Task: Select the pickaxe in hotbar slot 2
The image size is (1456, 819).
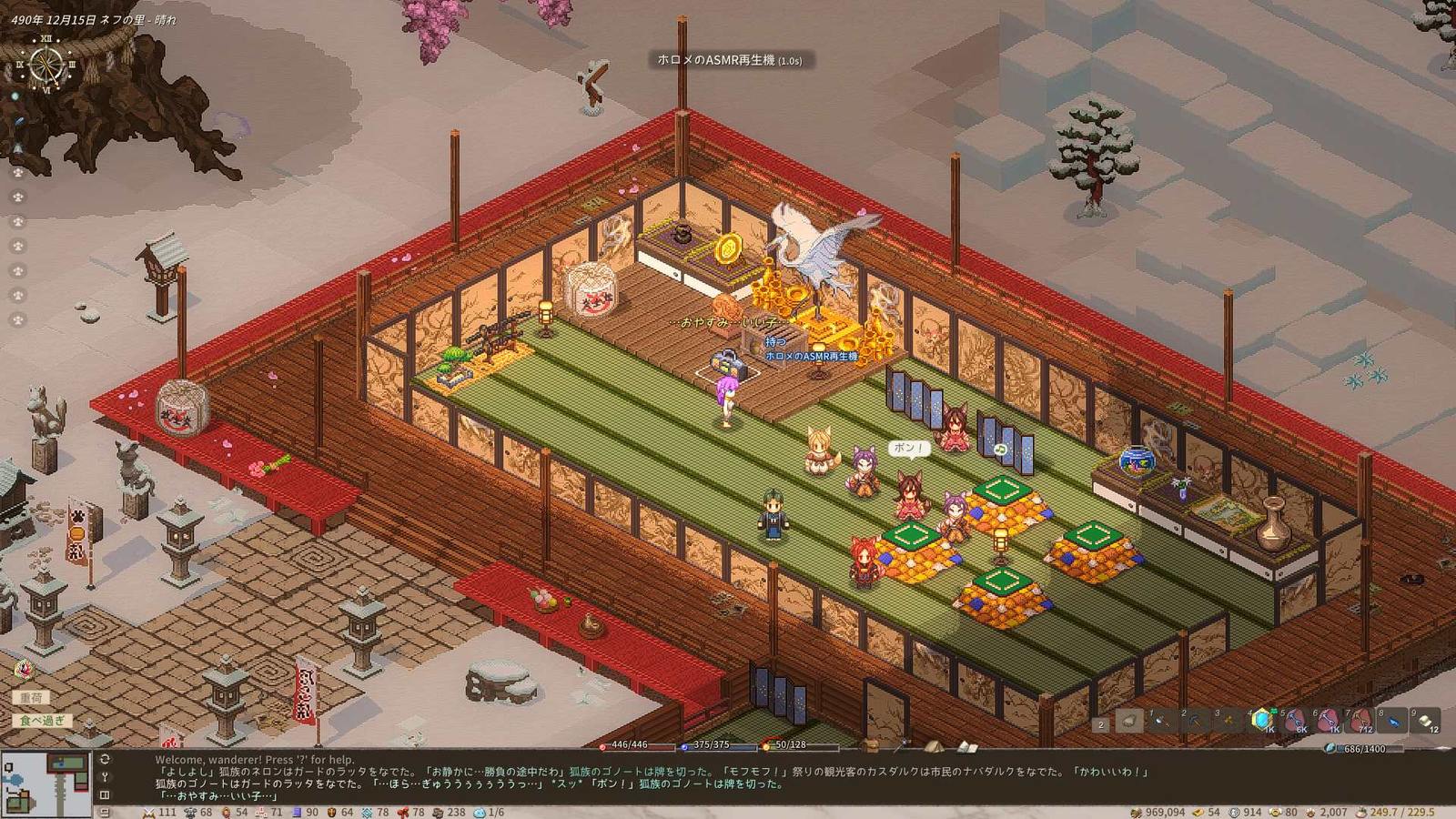Action: coord(1192,721)
